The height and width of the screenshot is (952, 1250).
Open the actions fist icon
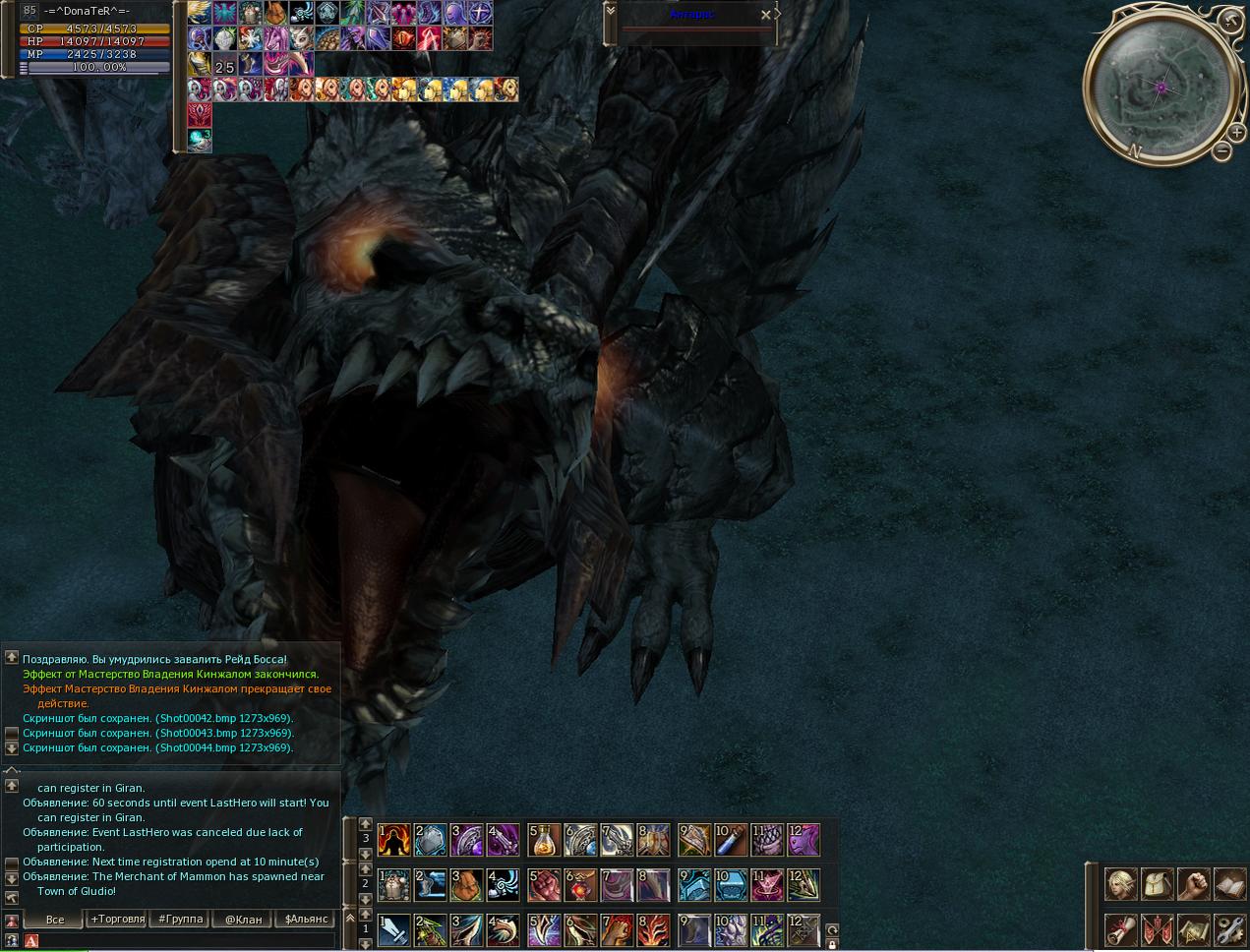pos(1194,884)
